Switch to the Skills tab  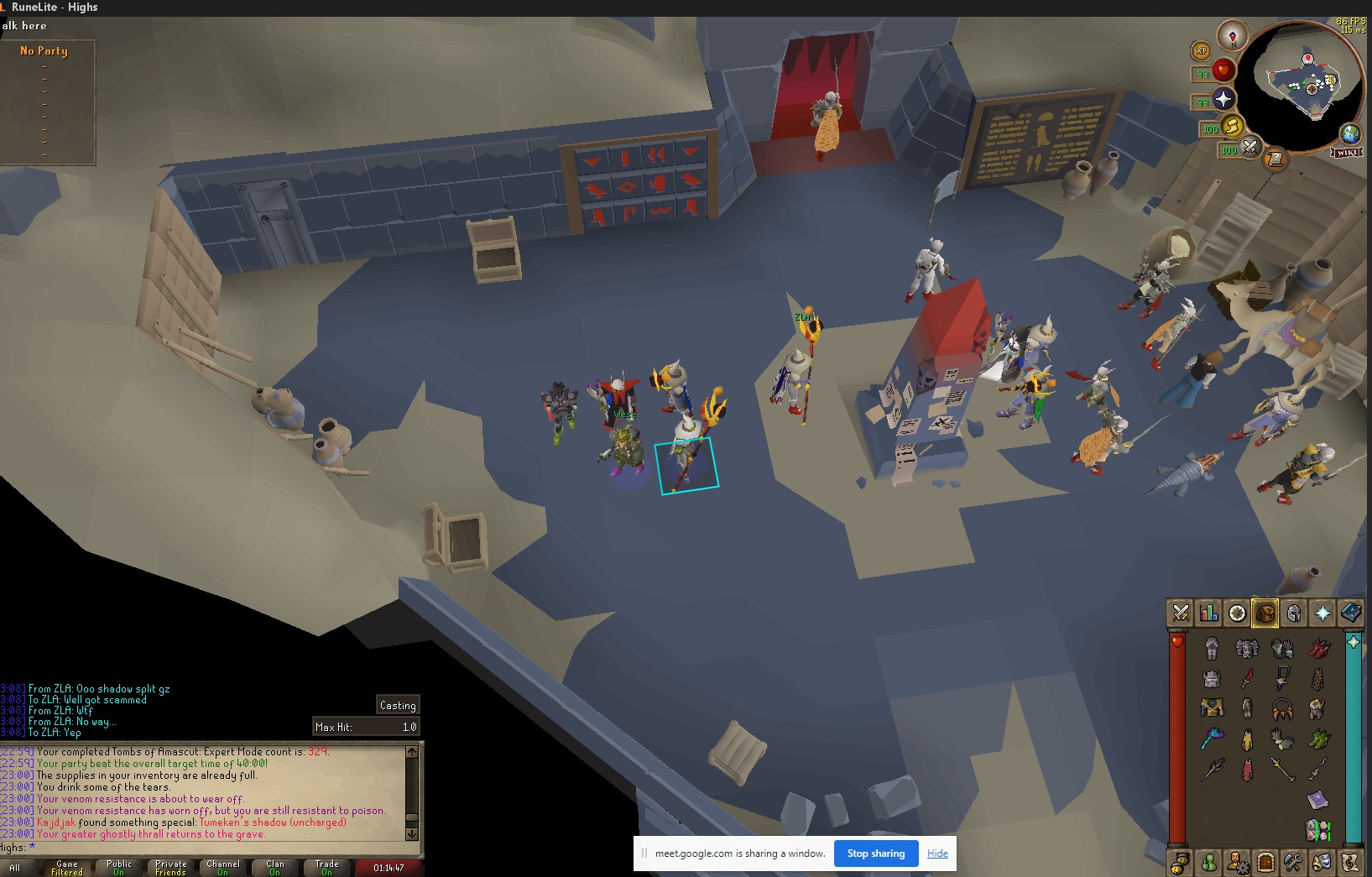pos(1209,613)
